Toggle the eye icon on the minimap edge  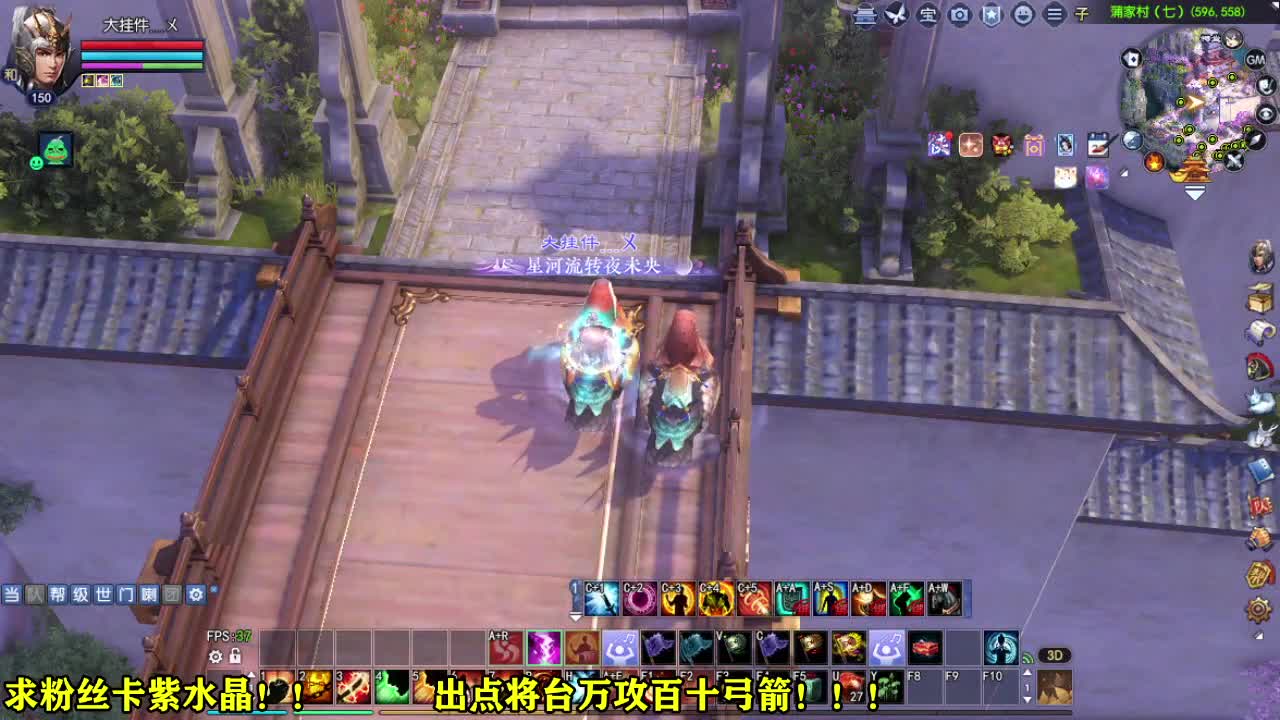pyautogui.click(x=1266, y=115)
